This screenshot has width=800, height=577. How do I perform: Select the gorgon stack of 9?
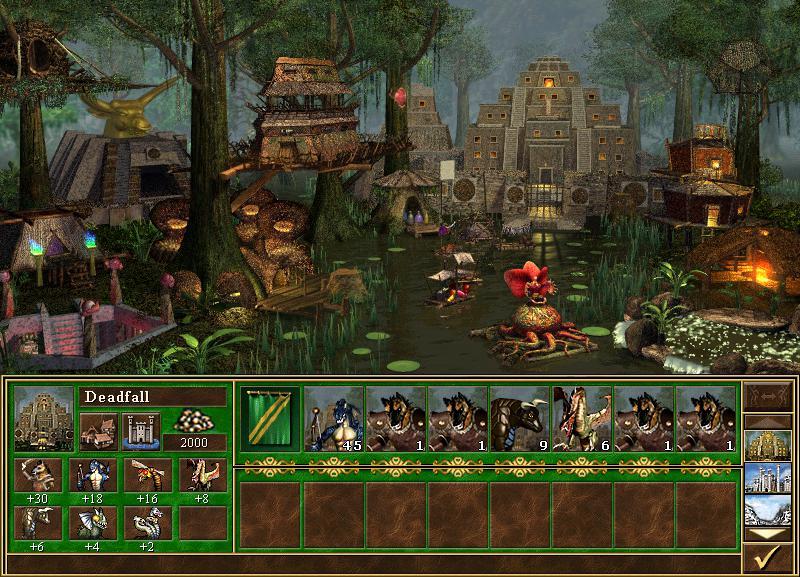520,419
